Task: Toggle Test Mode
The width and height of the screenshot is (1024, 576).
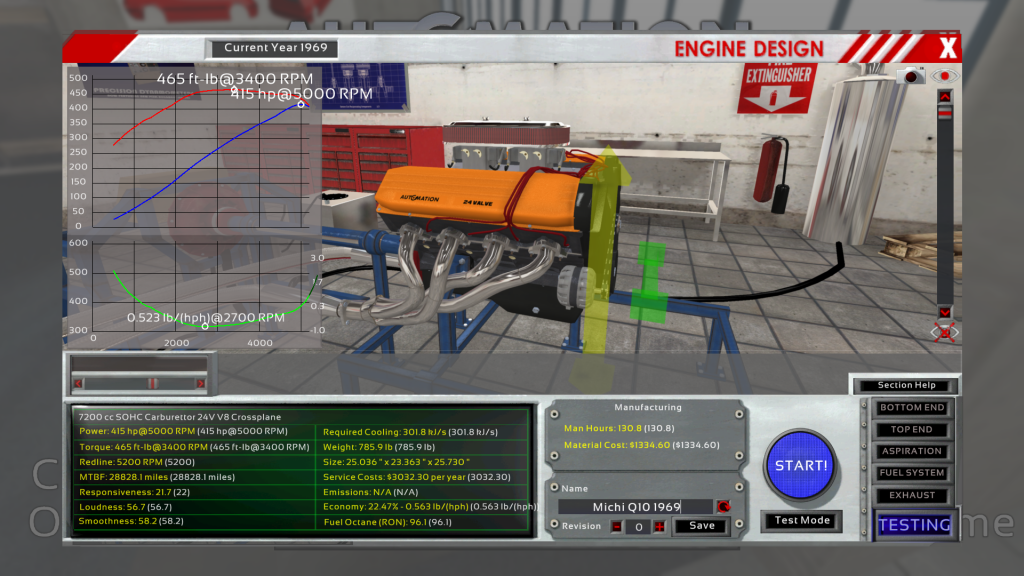Action: tap(800, 521)
